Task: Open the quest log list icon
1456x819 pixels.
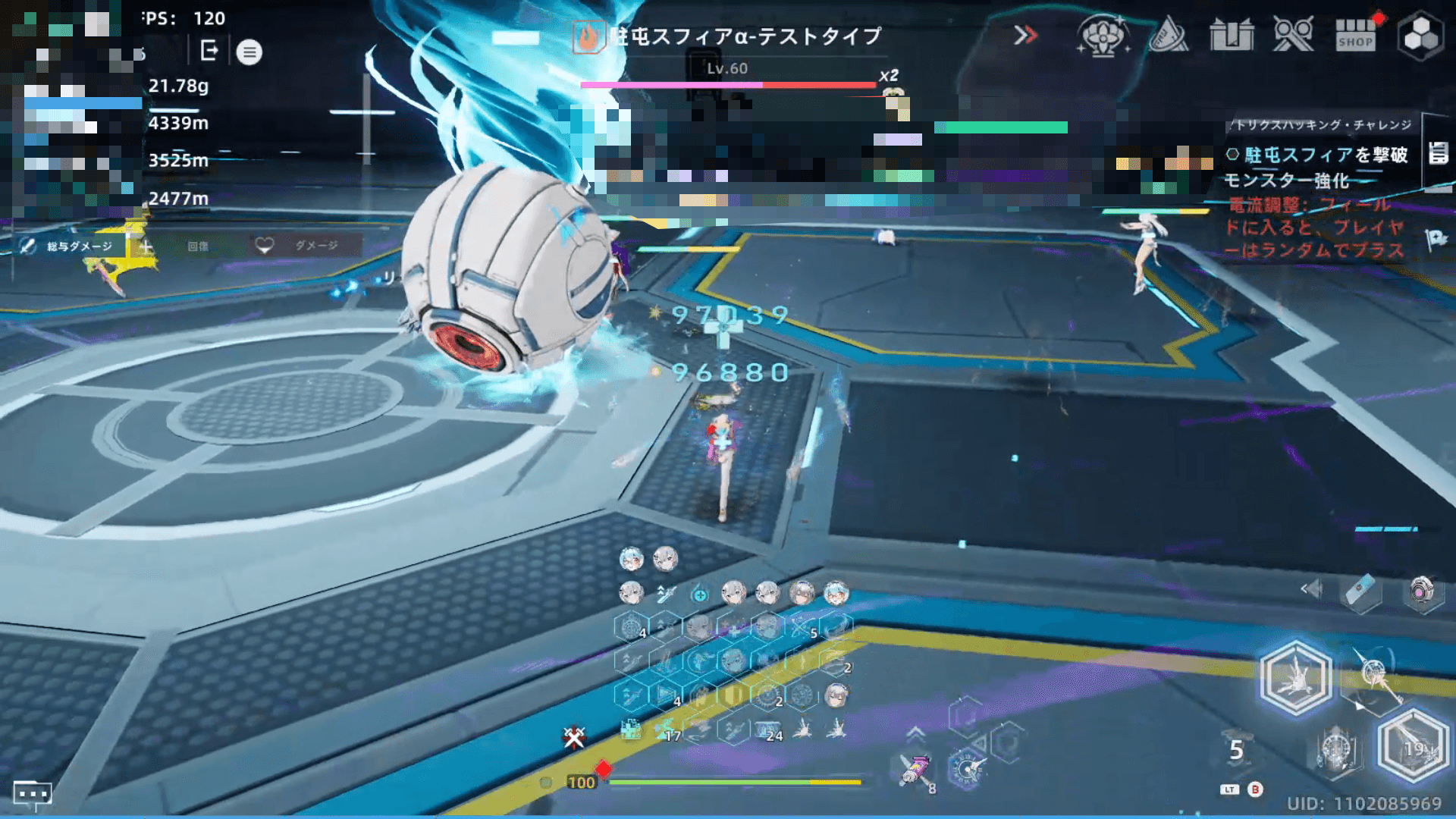Action: pos(1438,153)
